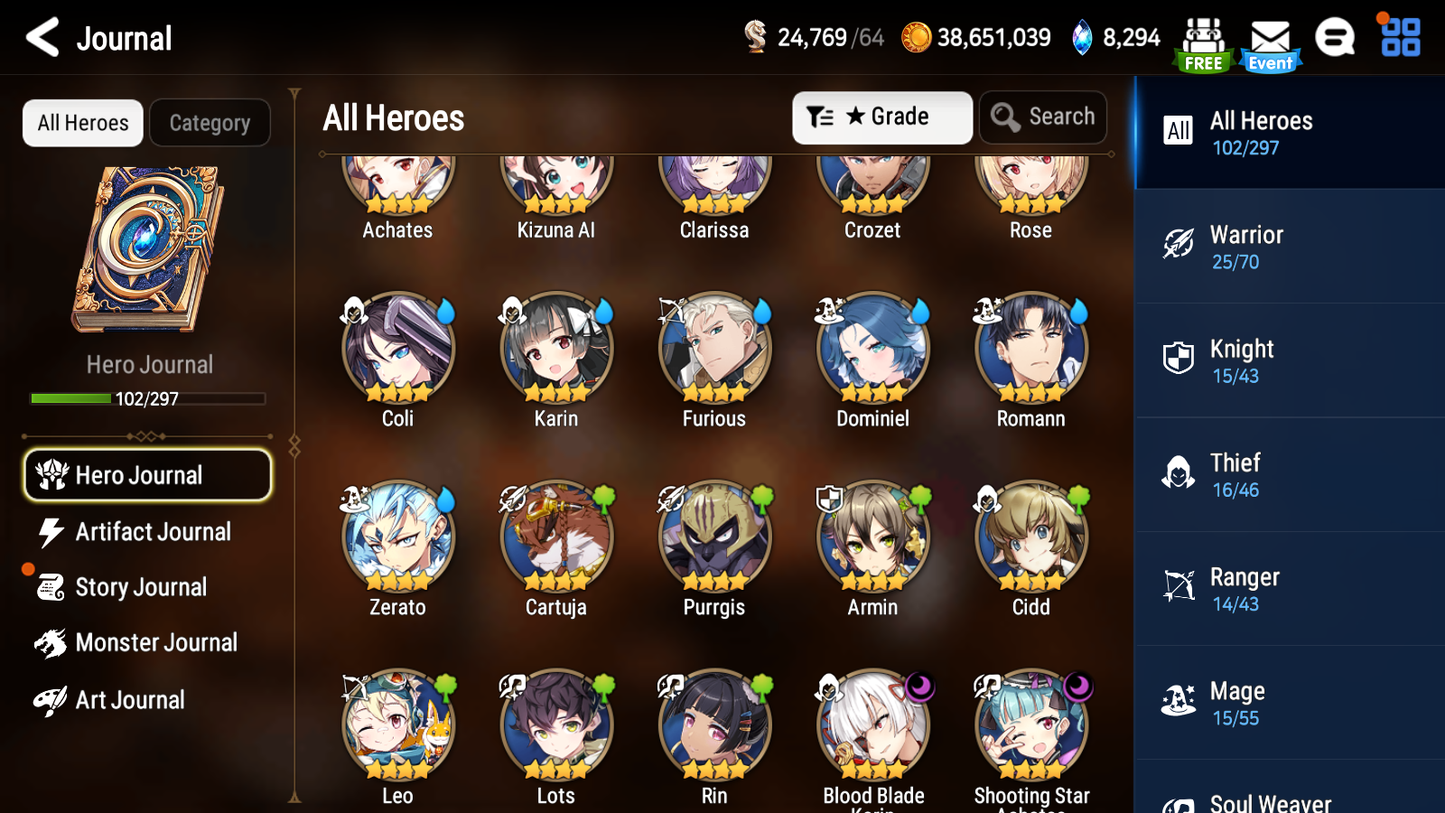Open the chat window
The width and height of the screenshot is (1445, 813).
[1336, 36]
